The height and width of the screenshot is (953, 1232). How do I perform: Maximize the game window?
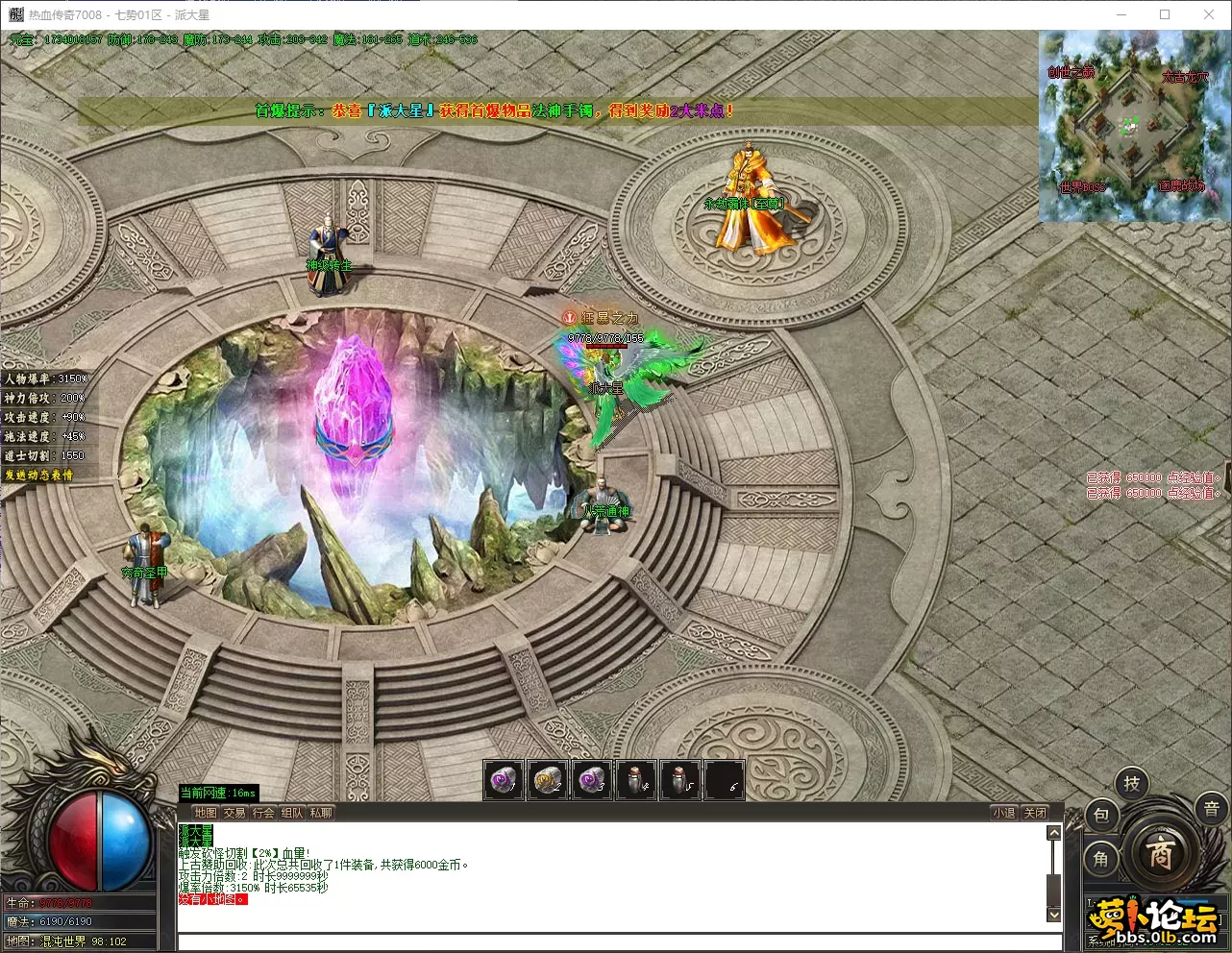(1165, 14)
